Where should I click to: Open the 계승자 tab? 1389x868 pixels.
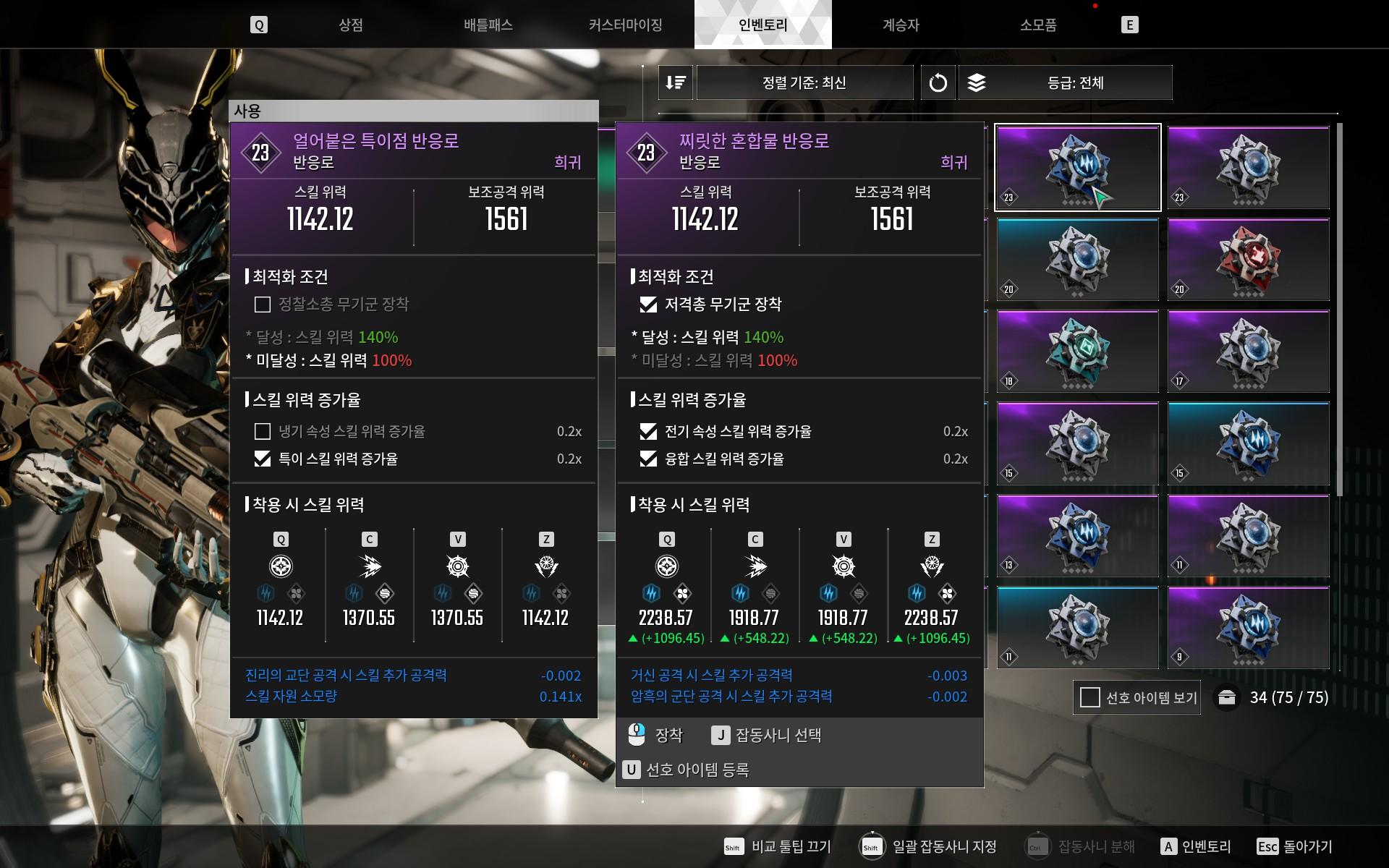[x=901, y=25]
